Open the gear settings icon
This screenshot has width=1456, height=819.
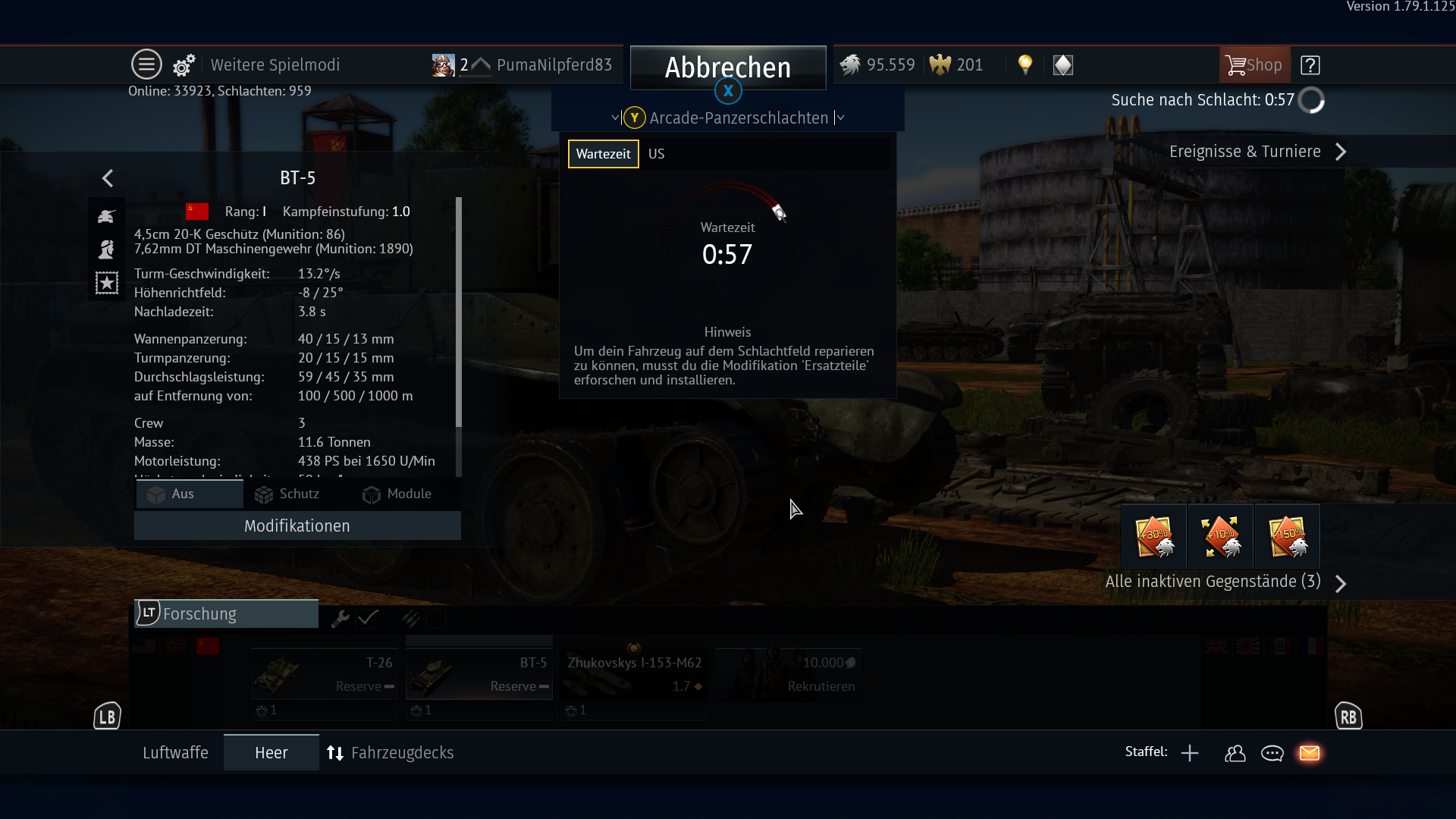(x=184, y=65)
